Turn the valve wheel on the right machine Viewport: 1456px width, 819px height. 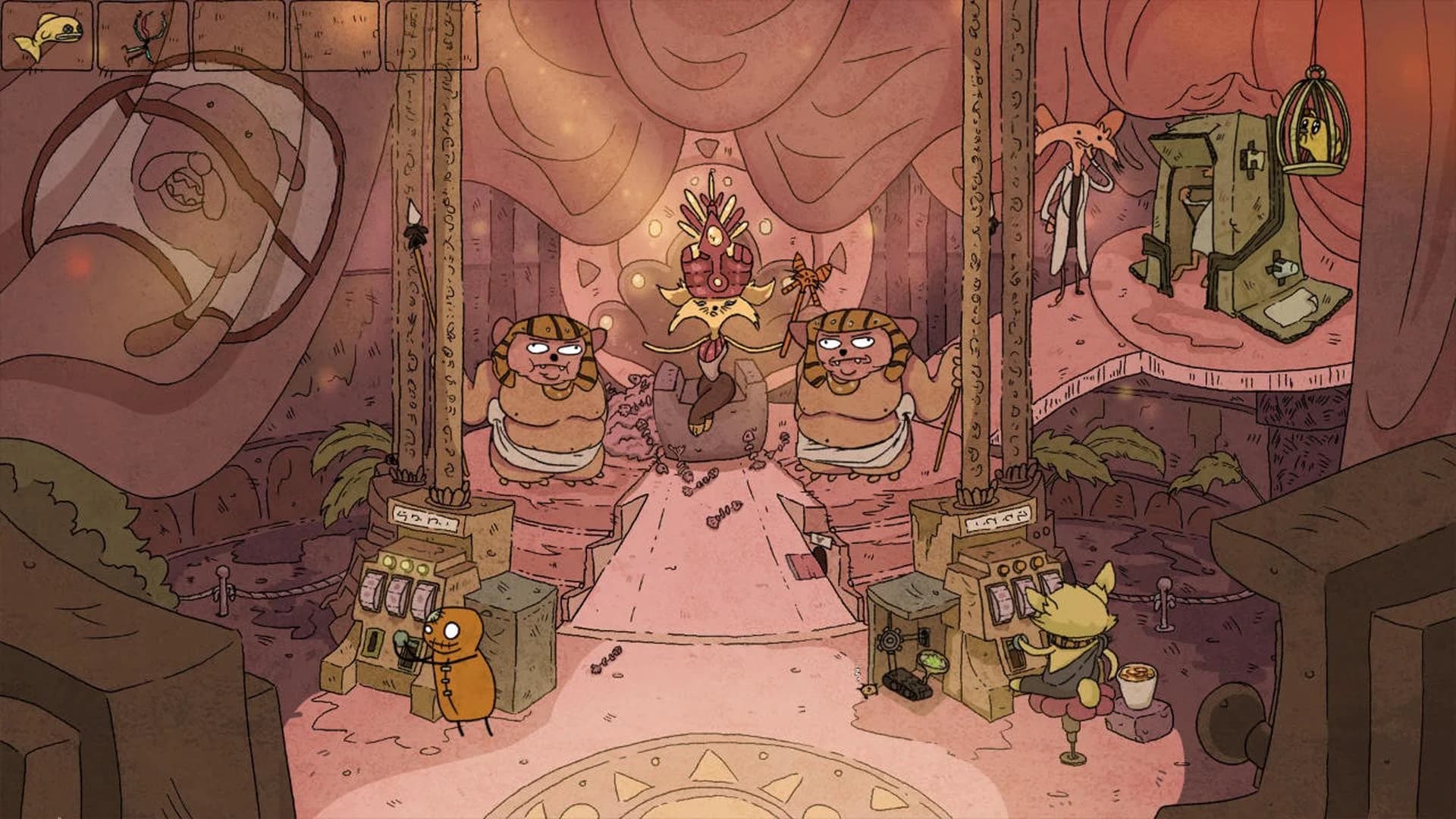(890, 640)
